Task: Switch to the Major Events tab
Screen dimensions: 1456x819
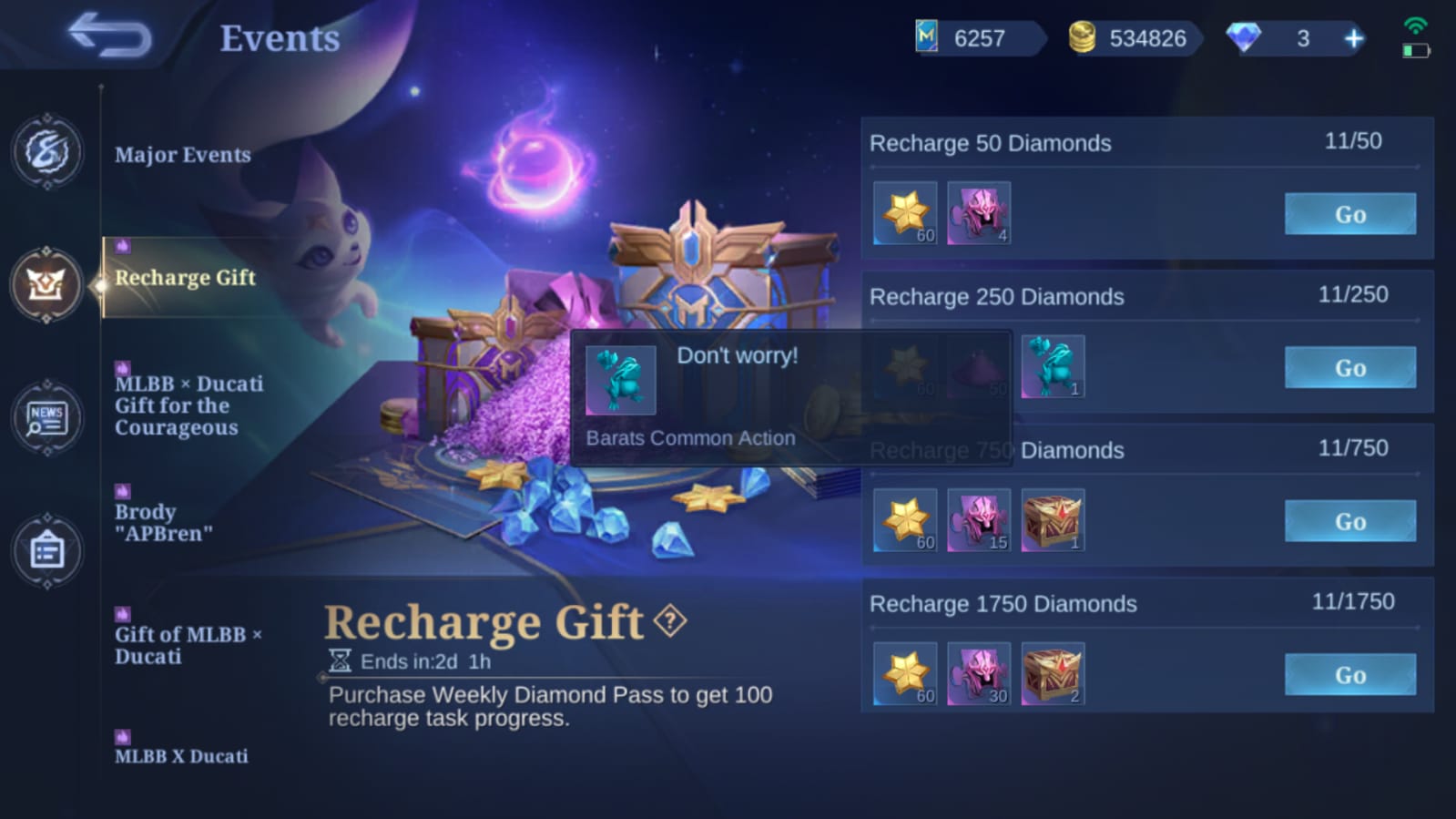Action: pos(182,155)
